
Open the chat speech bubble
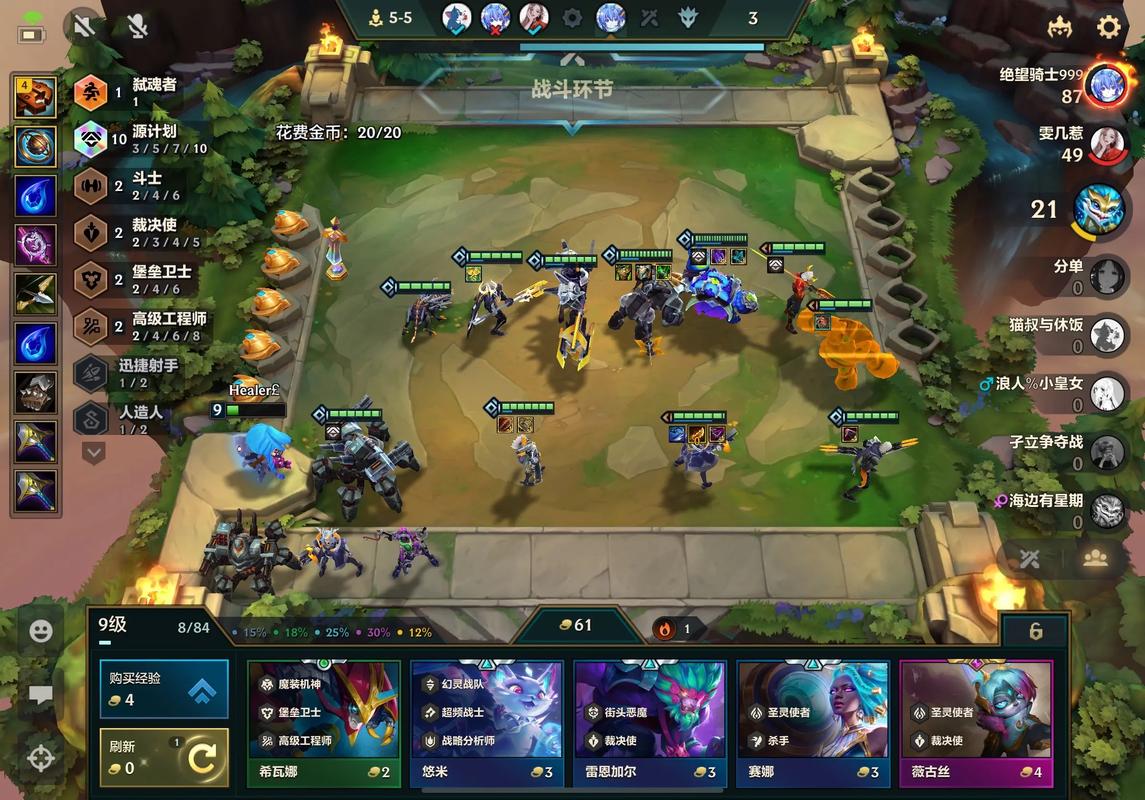[41, 695]
